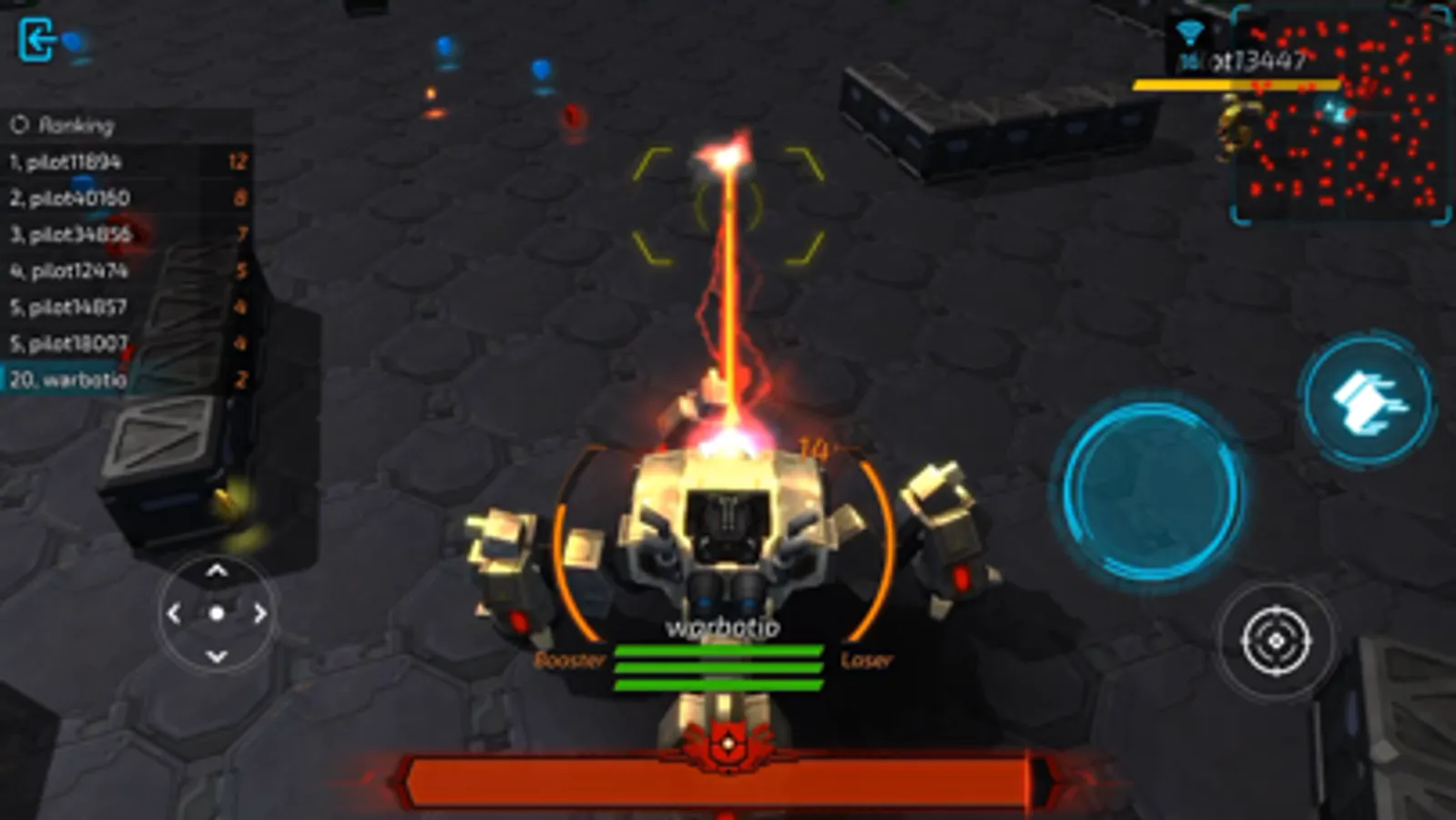
Task: Tap the exit battle door icon
Action: tap(36, 39)
